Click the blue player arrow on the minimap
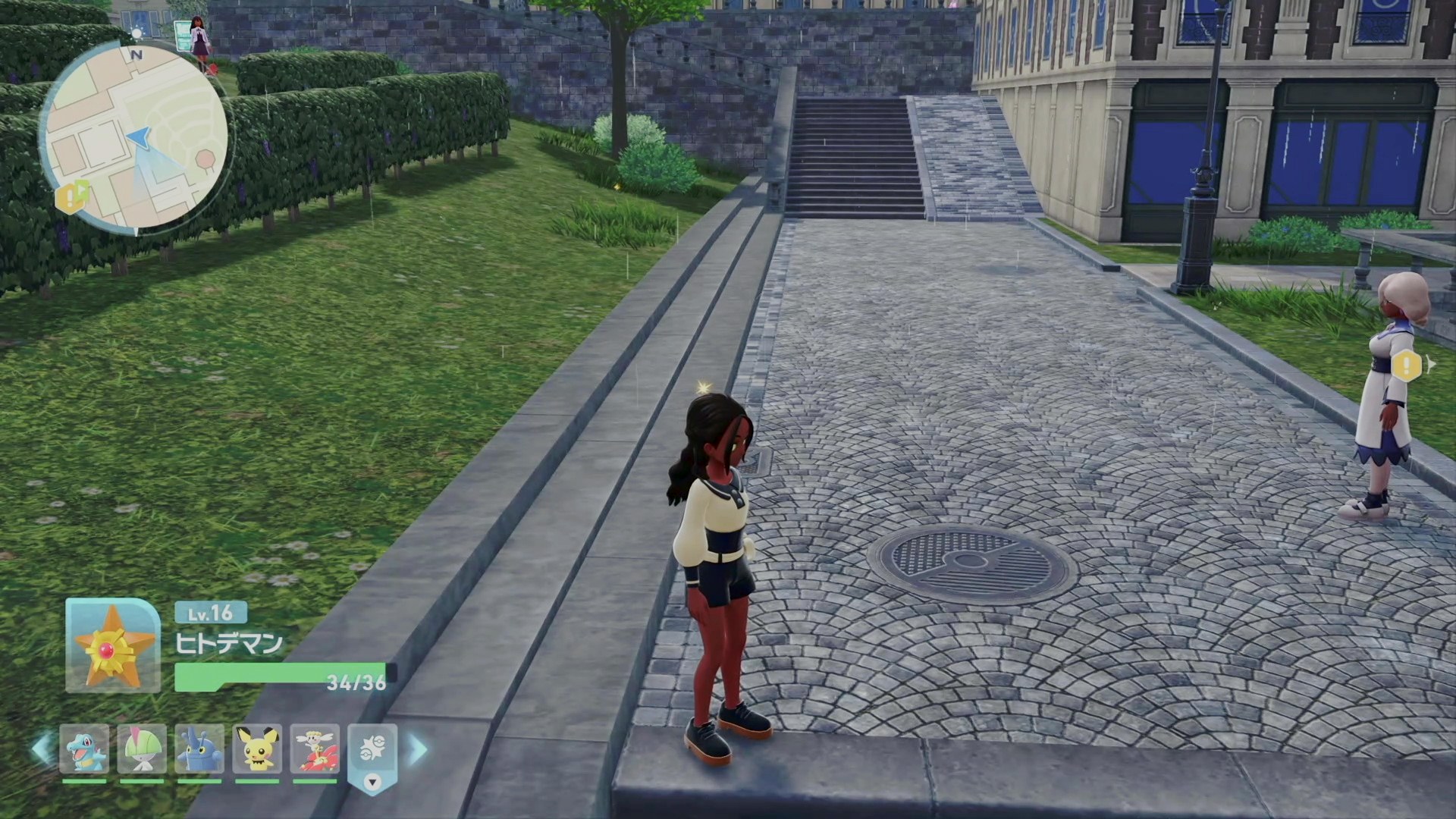 click(x=139, y=136)
